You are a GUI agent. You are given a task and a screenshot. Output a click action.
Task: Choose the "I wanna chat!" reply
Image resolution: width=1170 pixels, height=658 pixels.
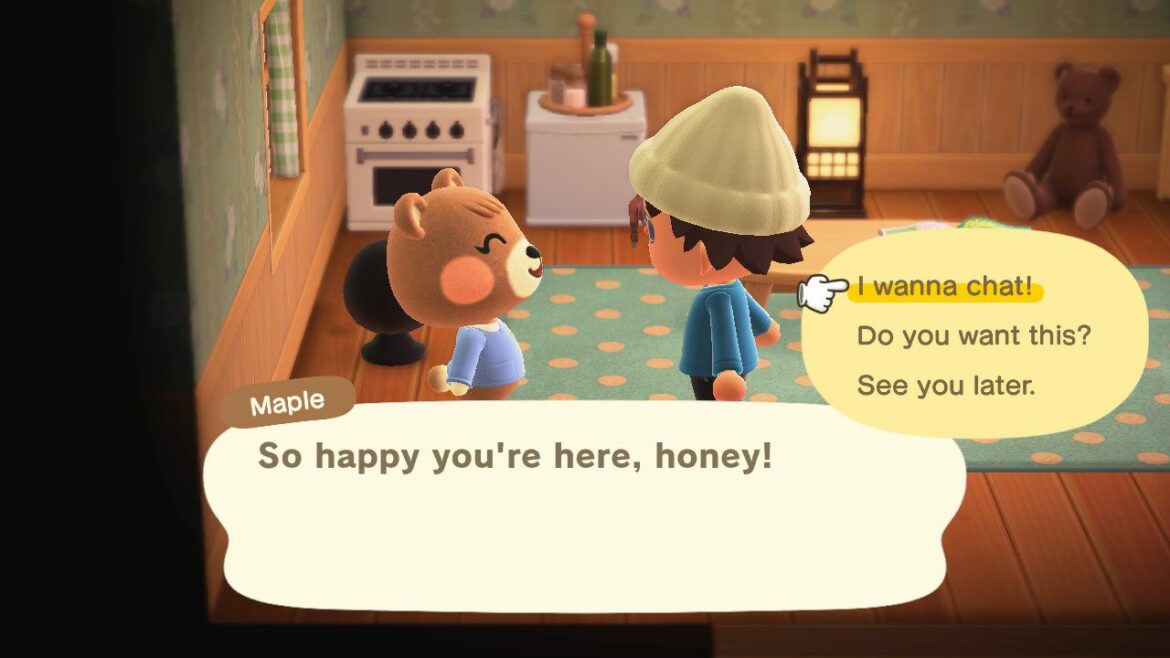tap(943, 289)
